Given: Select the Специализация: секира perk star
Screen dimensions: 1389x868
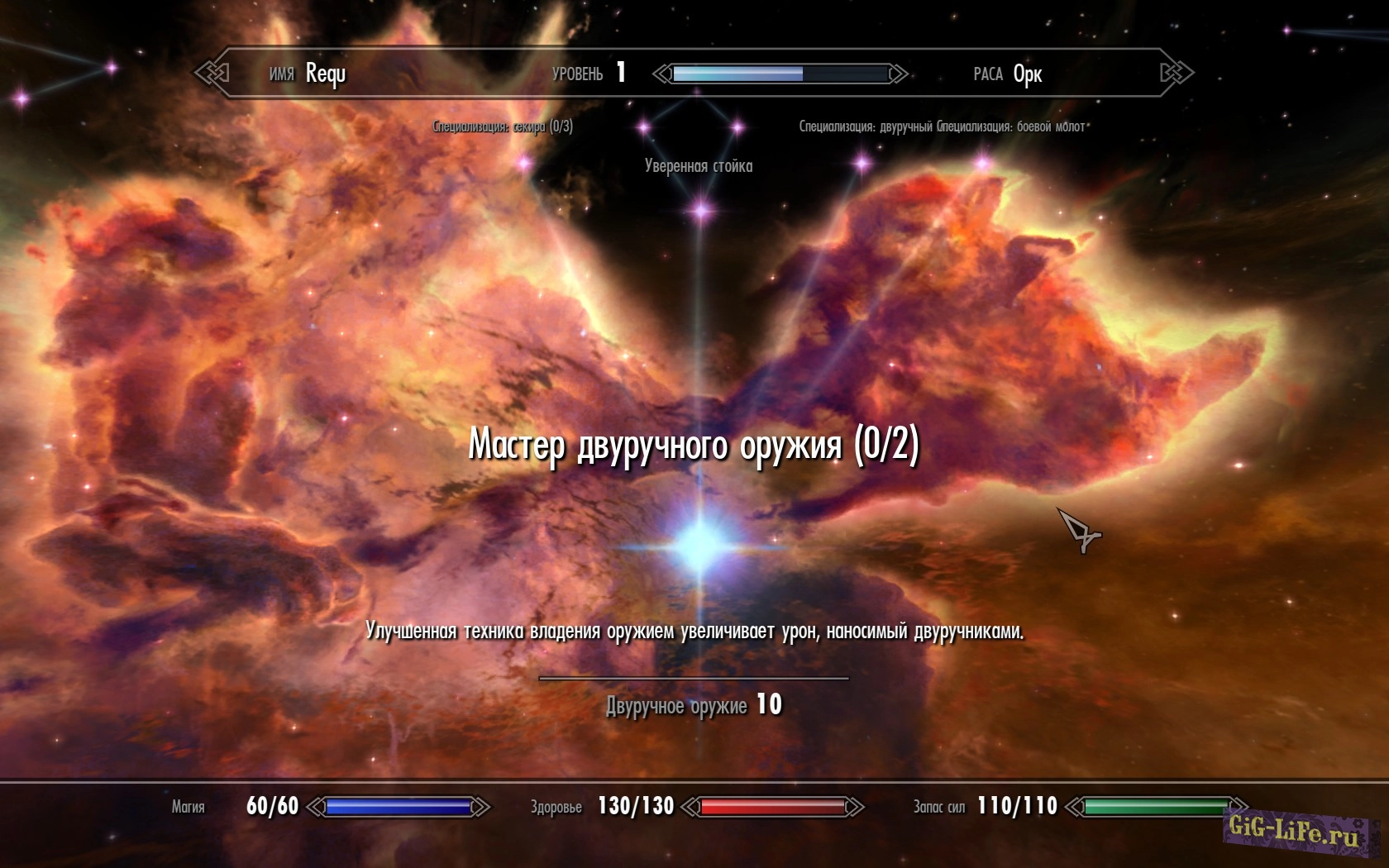Looking at the screenshot, I should click(524, 163).
